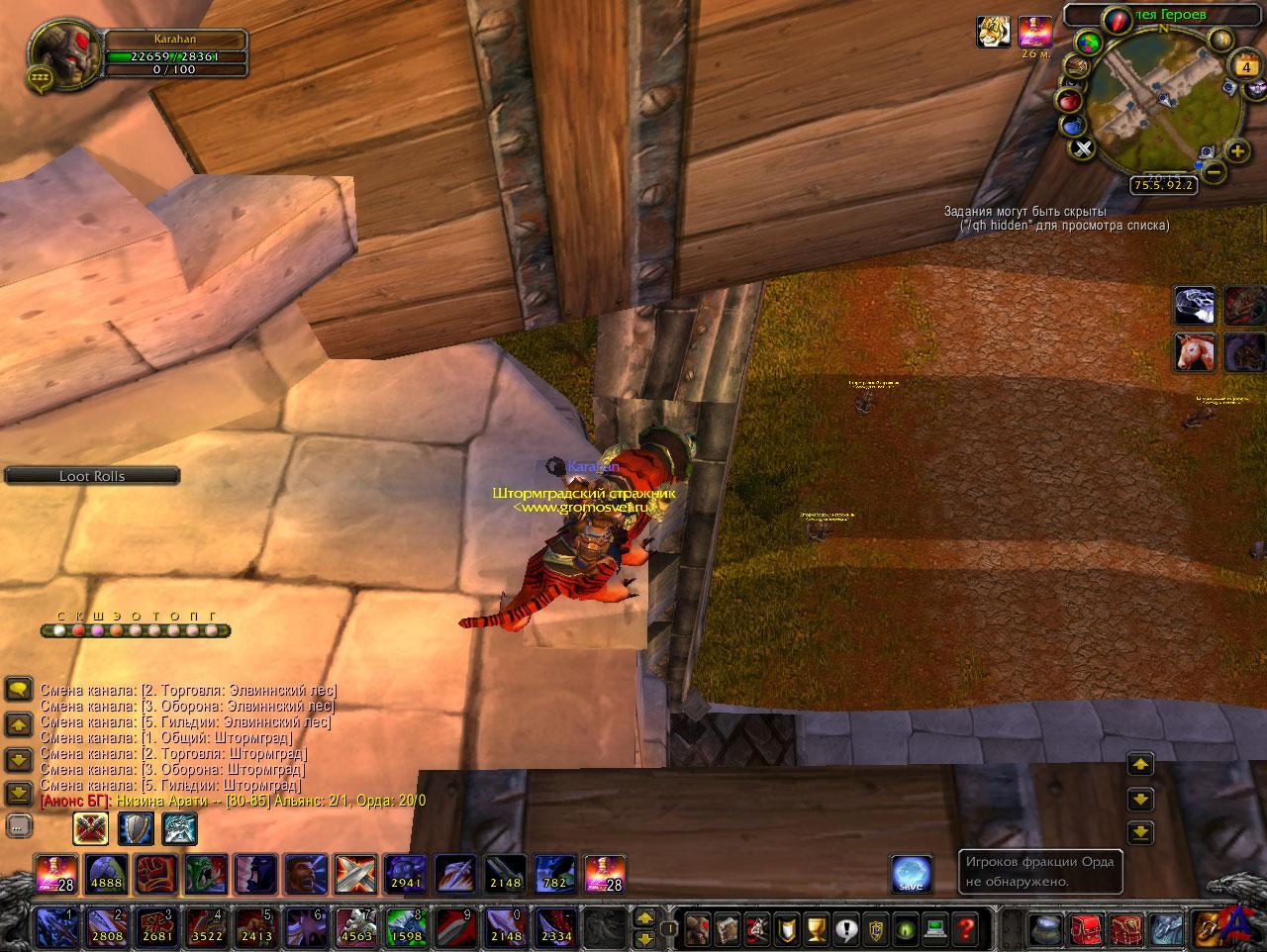Image resolution: width=1267 pixels, height=952 pixels.
Task: Open the spellbook micro menu button
Action: (x=728, y=930)
